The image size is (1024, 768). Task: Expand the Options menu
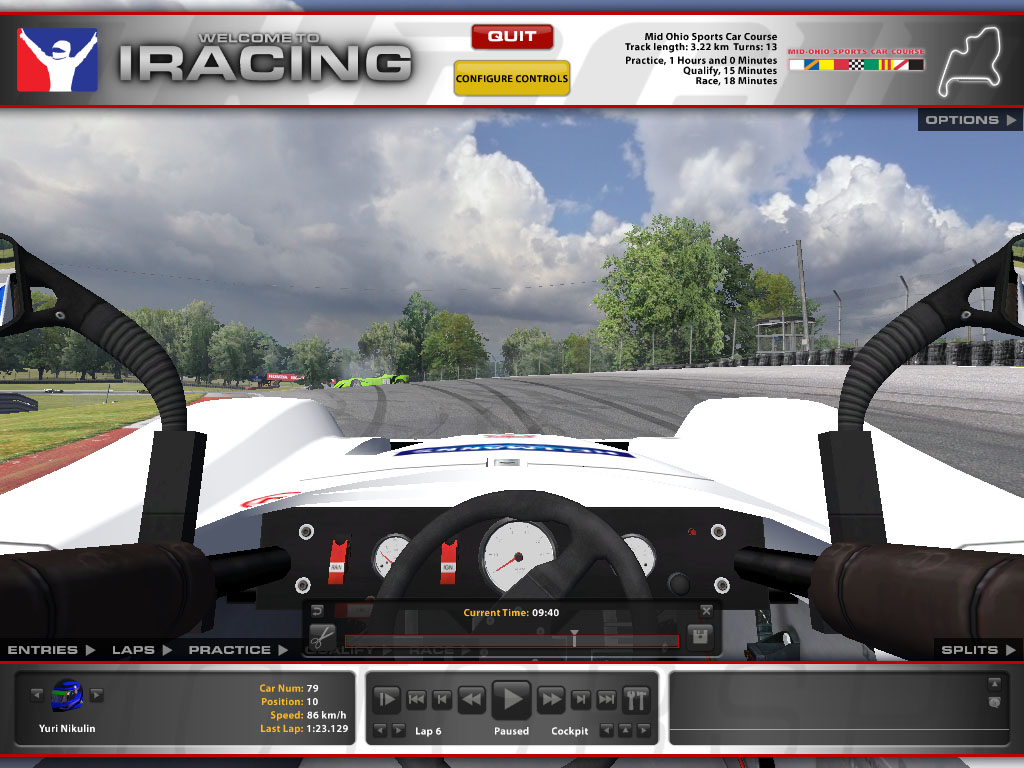click(x=970, y=120)
